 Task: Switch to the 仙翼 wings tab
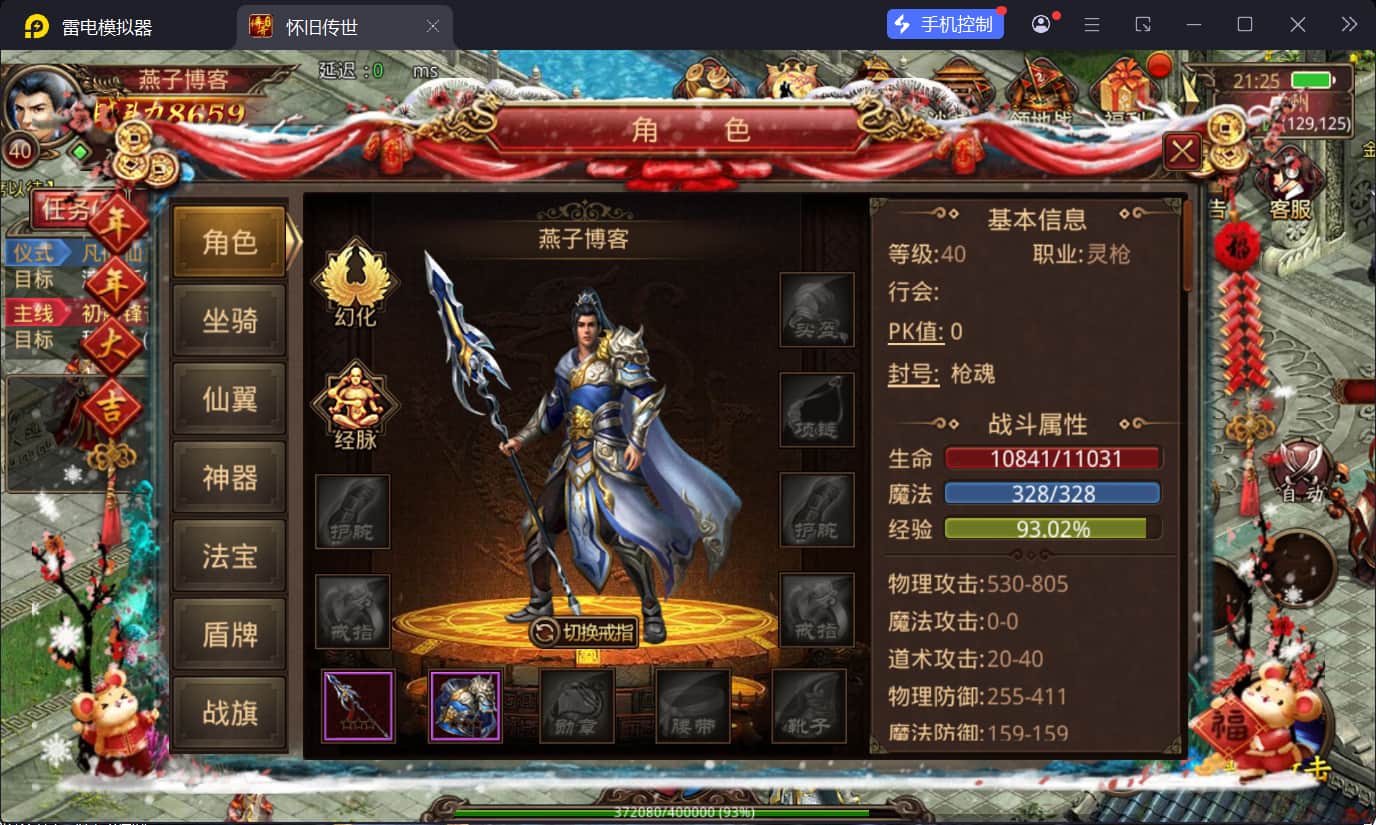click(x=229, y=399)
